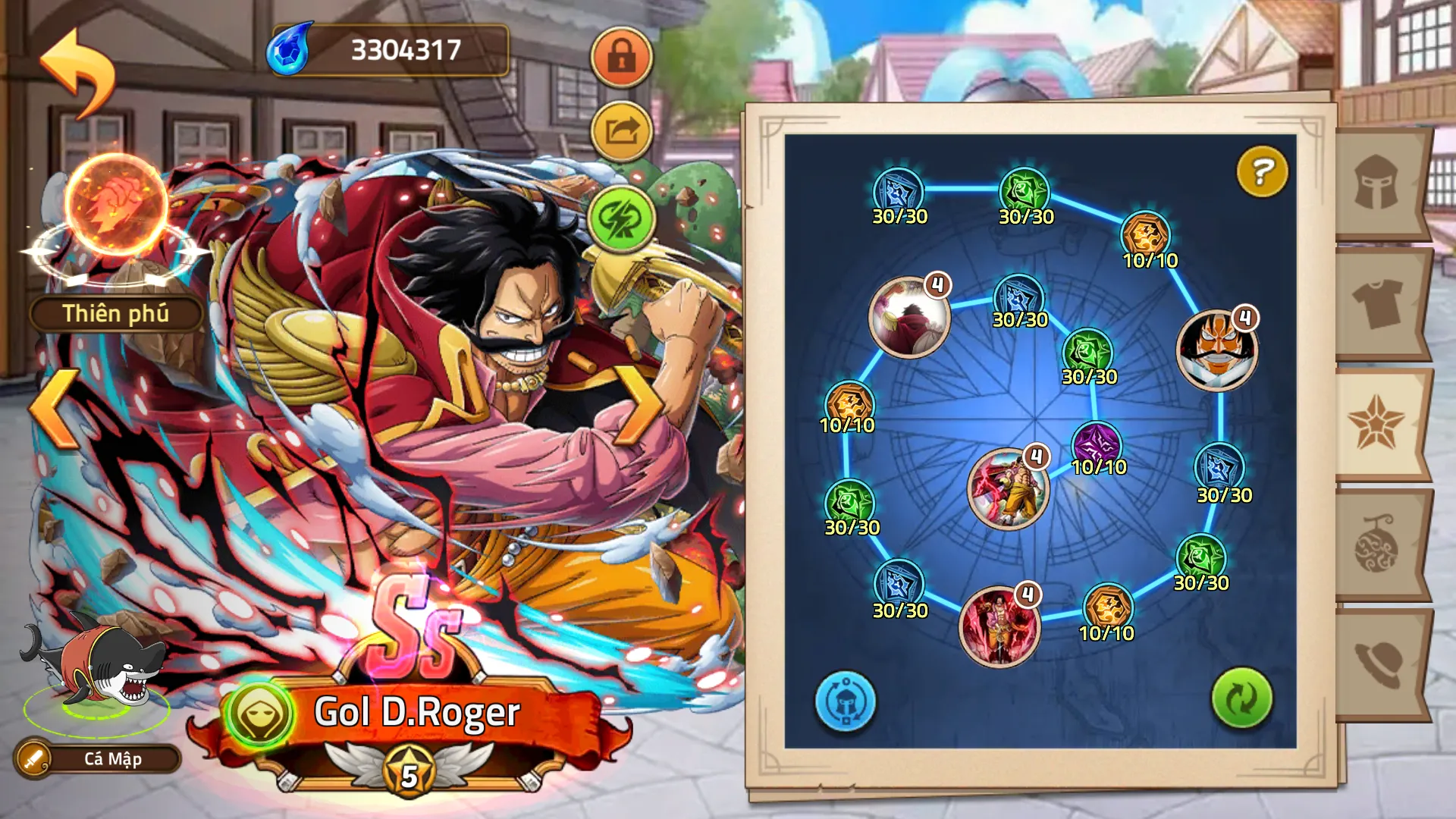This screenshot has width=1456, height=819.
Task: Switch to the t-shirt costume tab
Action: [x=1376, y=303]
